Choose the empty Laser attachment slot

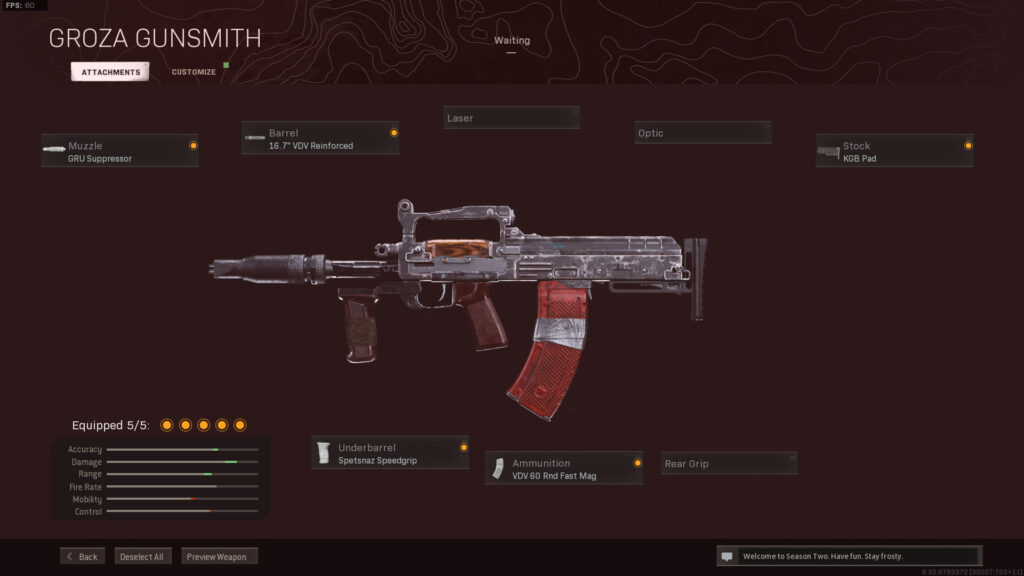[511, 118]
